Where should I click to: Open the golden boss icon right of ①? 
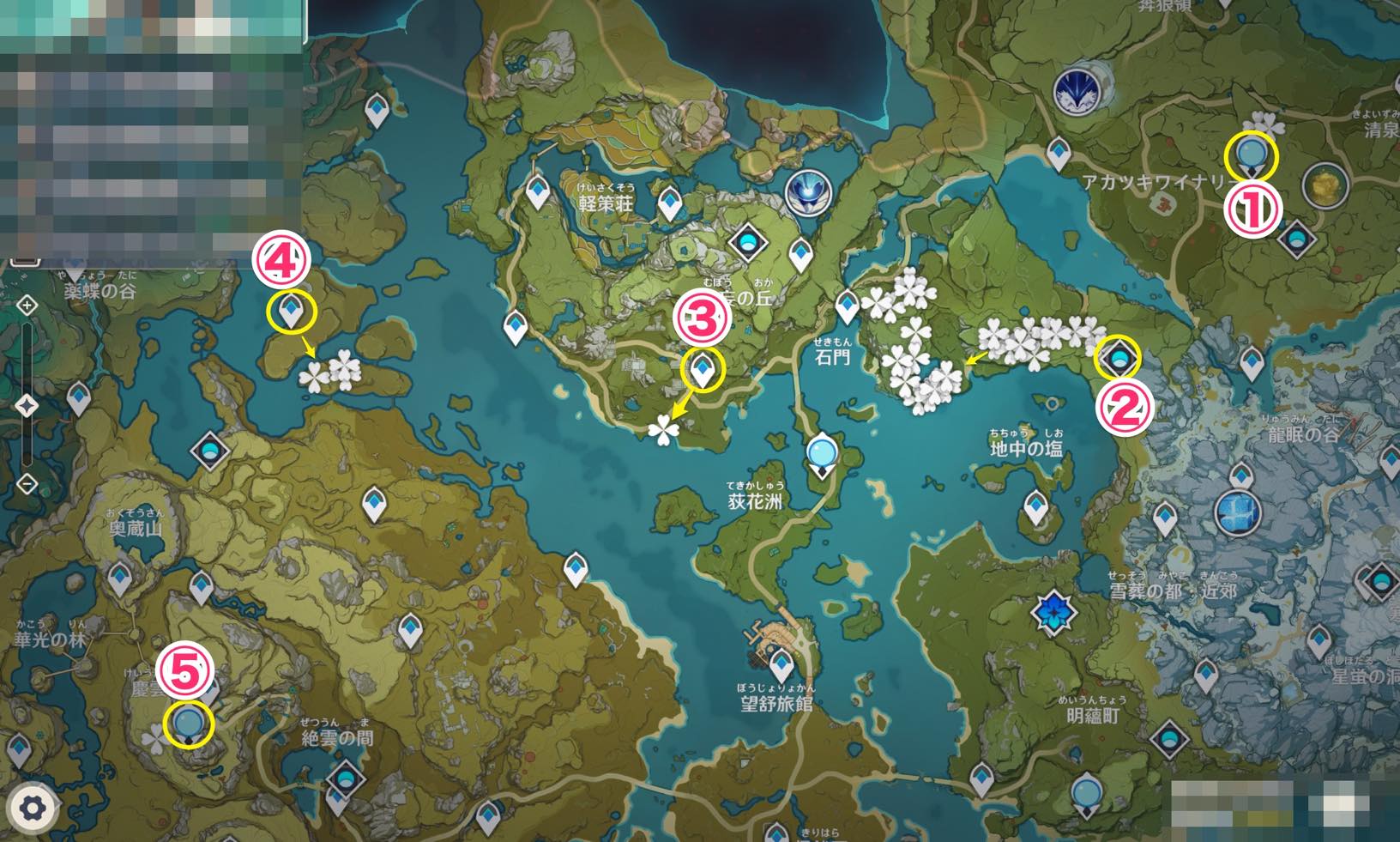point(1325,184)
